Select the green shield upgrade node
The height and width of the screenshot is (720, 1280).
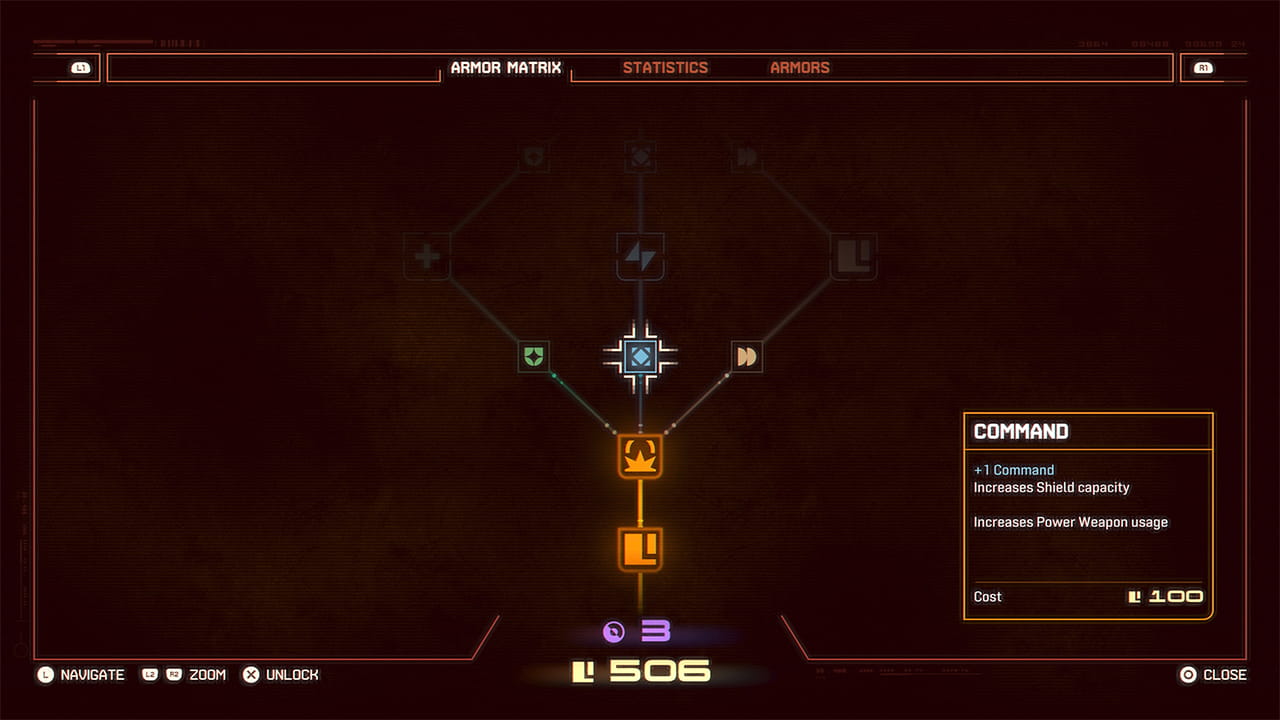532,356
